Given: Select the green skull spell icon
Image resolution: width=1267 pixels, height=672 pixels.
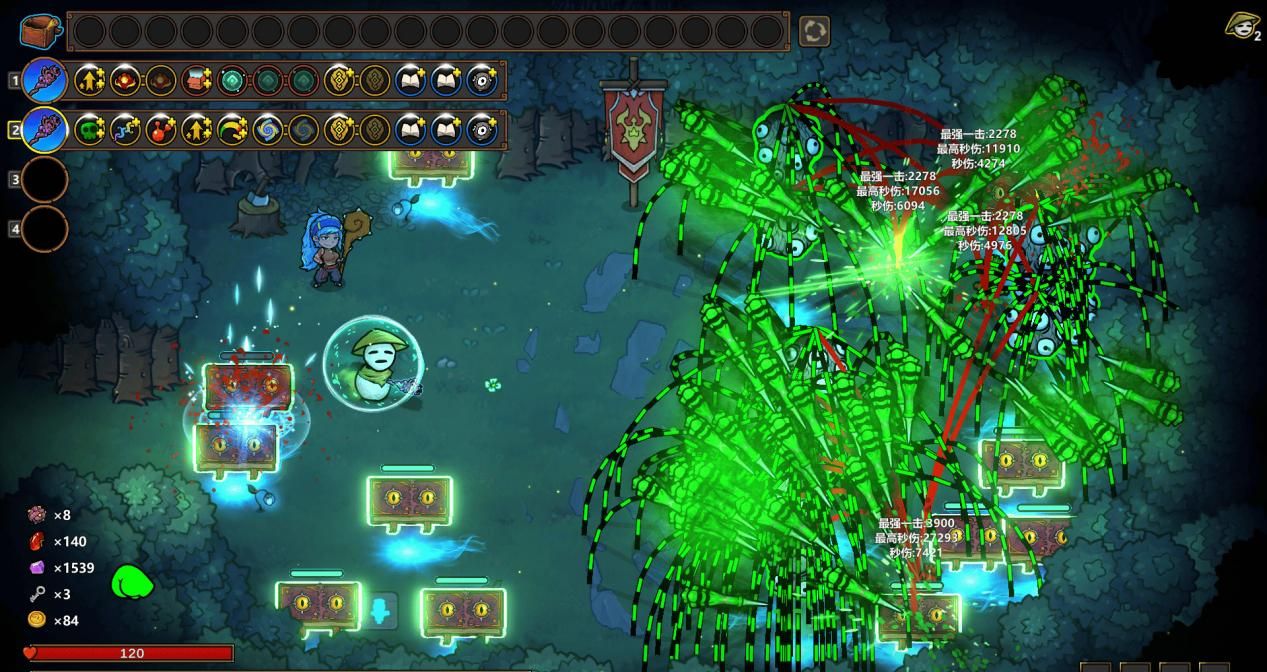Looking at the screenshot, I should [90, 130].
